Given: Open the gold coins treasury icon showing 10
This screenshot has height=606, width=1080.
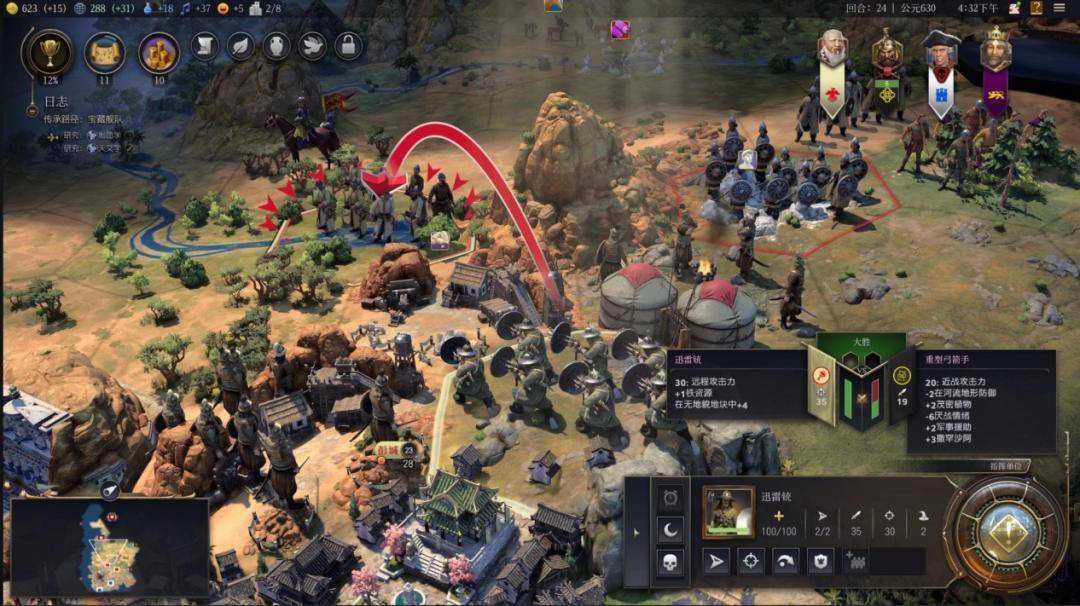Looking at the screenshot, I should point(158,52).
